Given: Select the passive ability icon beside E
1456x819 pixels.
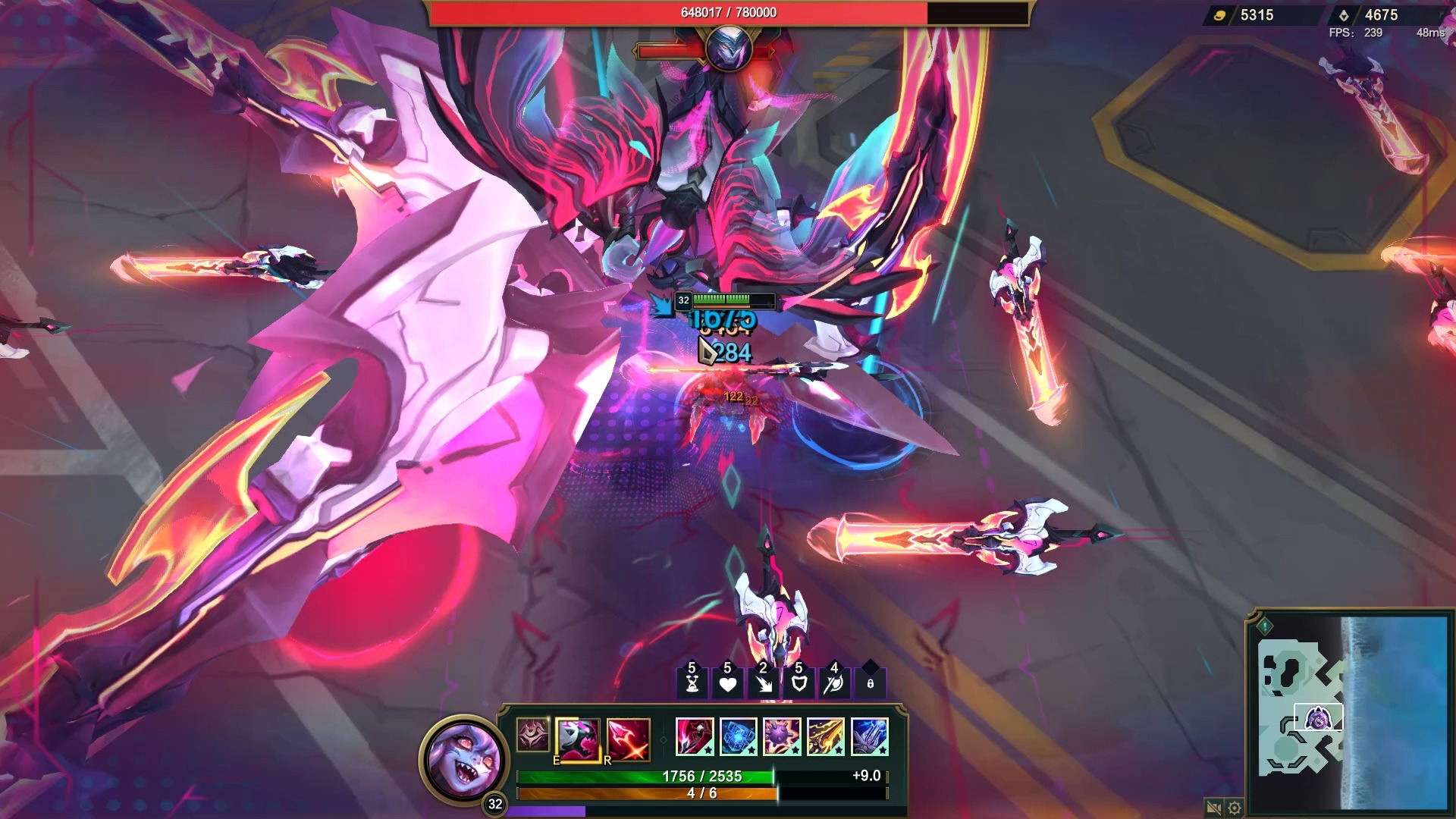Looking at the screenshot, I should pyautogui.click(x=532, y=735).
